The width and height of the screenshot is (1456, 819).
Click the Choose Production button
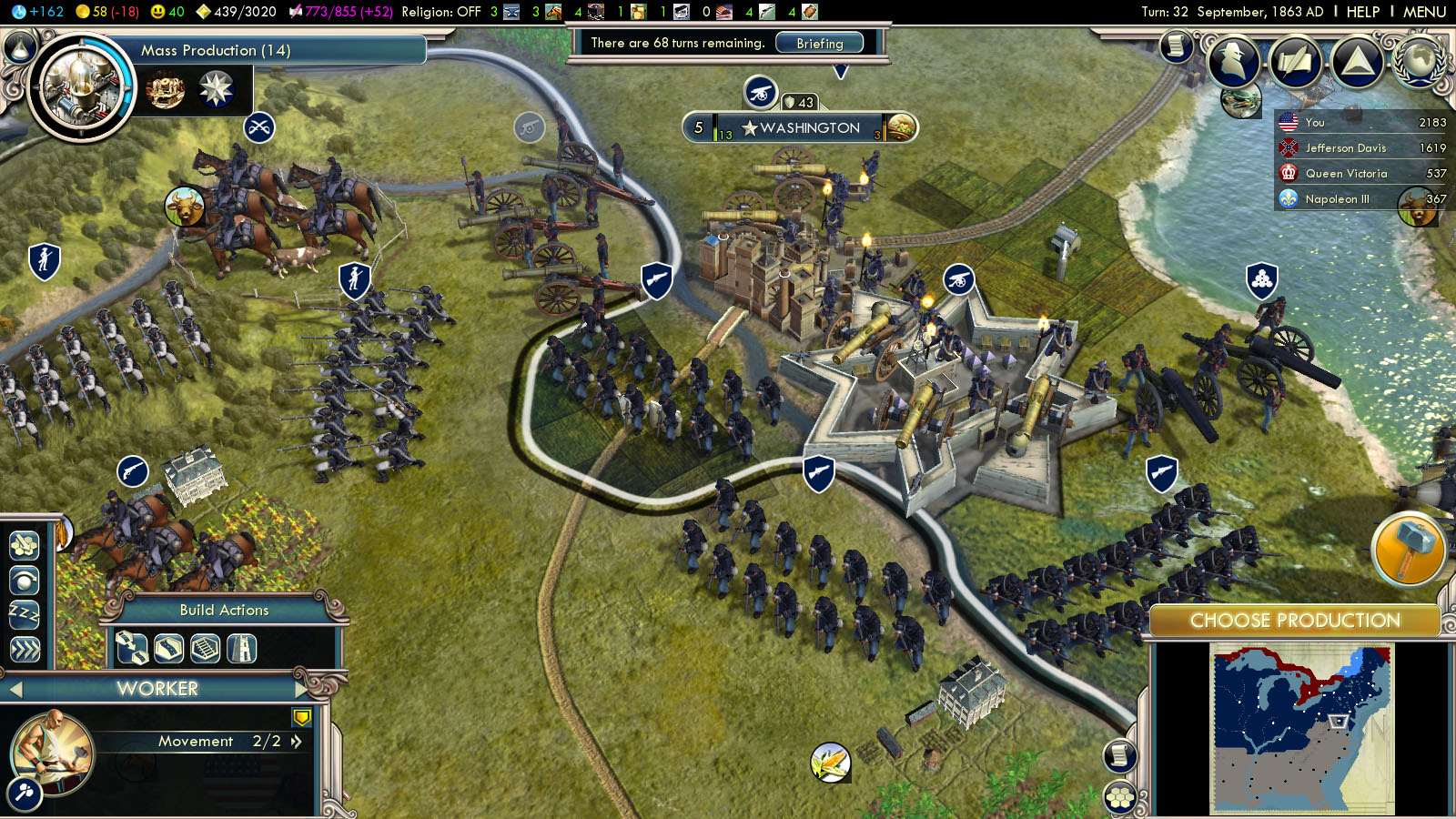tap(1294, 621)
